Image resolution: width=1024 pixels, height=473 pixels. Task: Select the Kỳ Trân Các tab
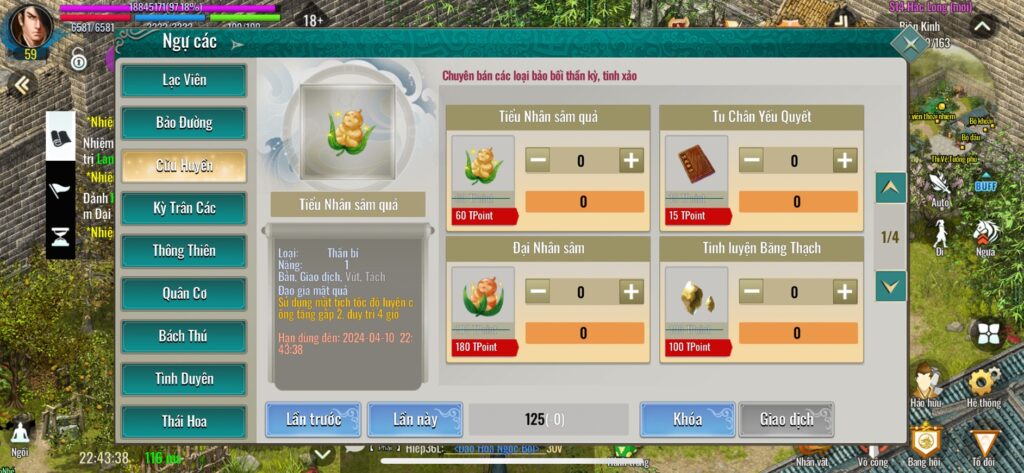[x=183, y=208]
